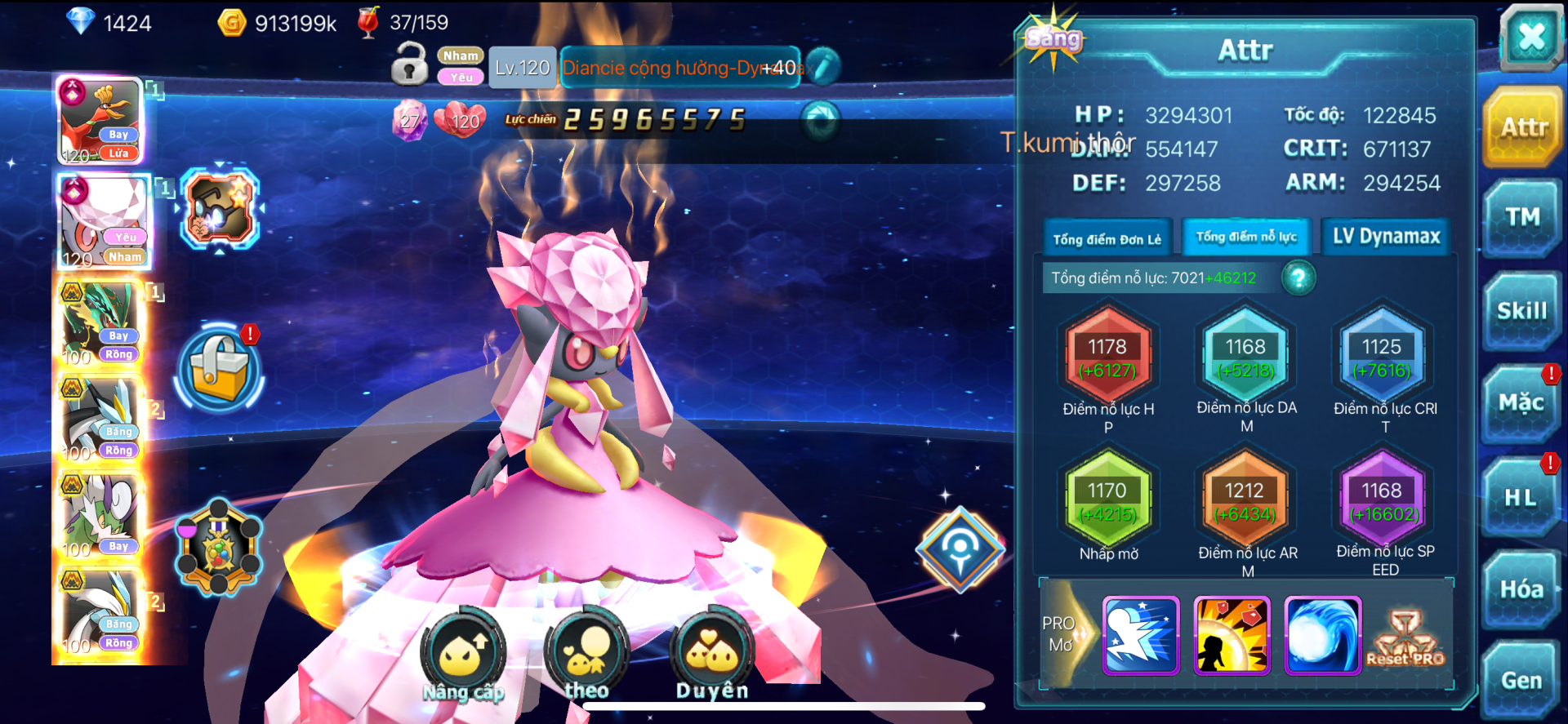Open the Skill side tab
The image size is (1568, 724).
[1521, 311]
